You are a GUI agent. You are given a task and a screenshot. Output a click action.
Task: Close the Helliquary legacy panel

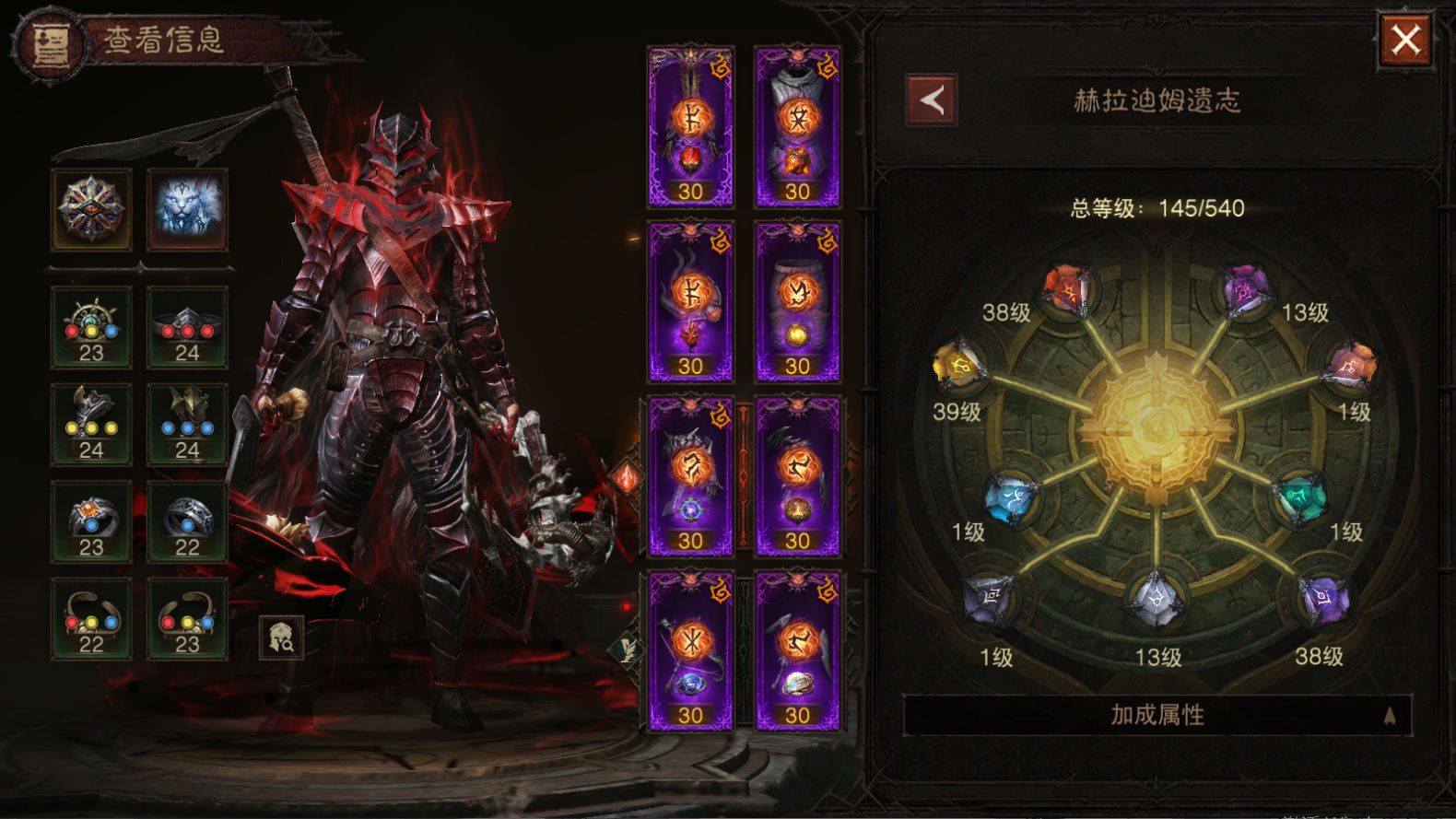pos(1404,41)
